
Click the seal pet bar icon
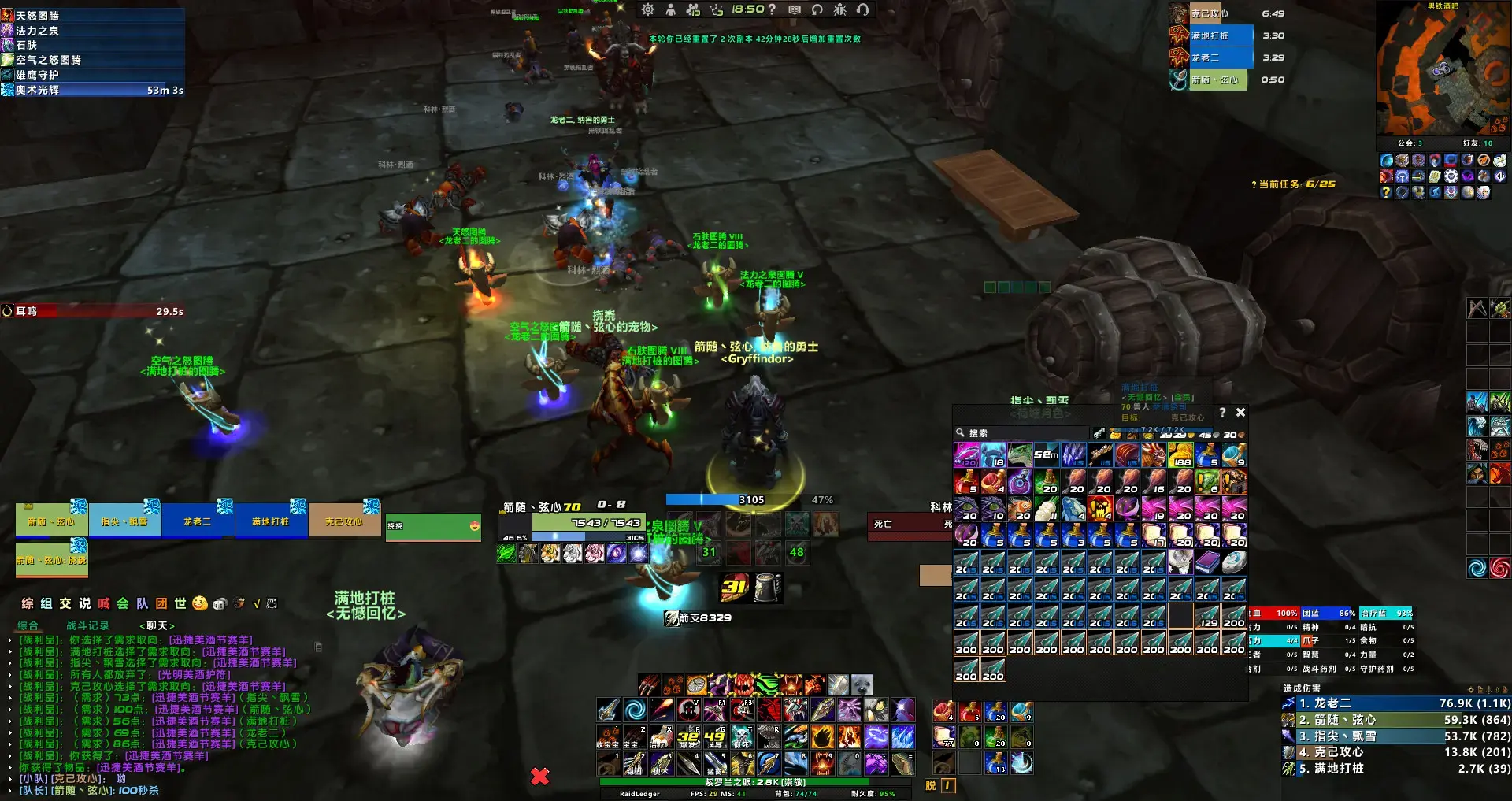(862, 684)
